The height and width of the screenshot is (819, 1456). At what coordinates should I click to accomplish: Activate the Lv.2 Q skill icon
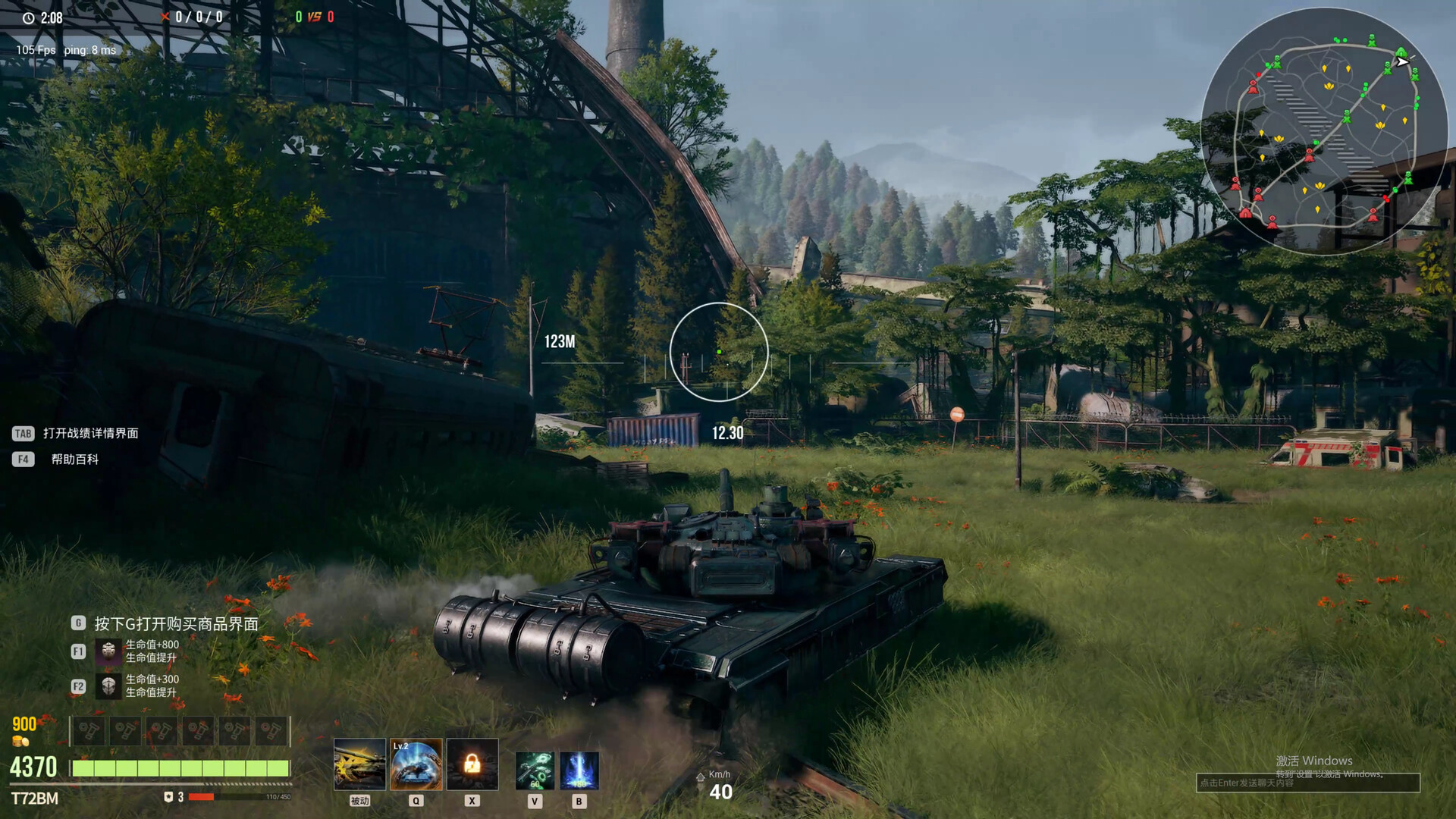click(x=416, y=764)
